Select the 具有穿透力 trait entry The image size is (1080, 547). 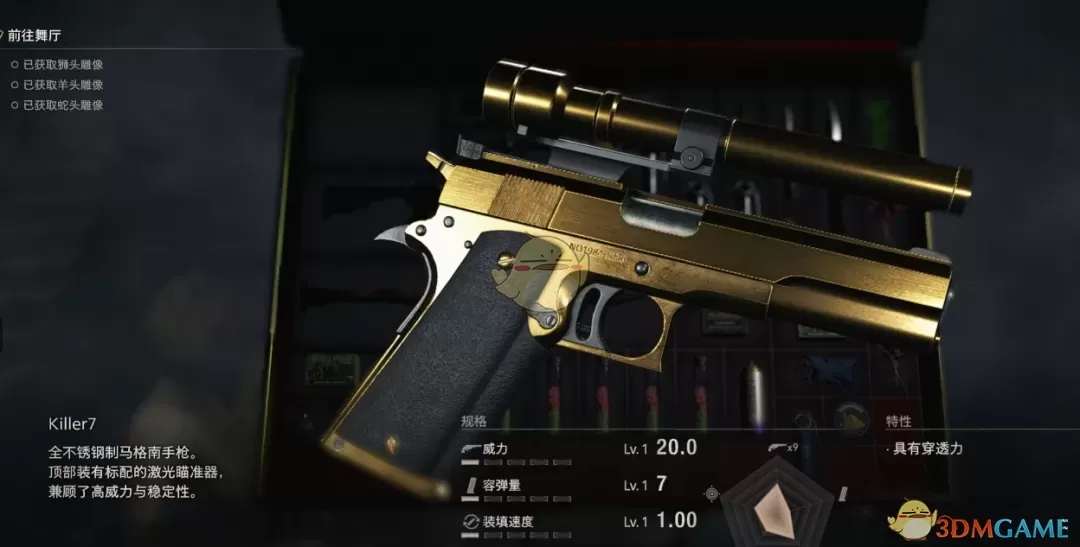point(925,449)
